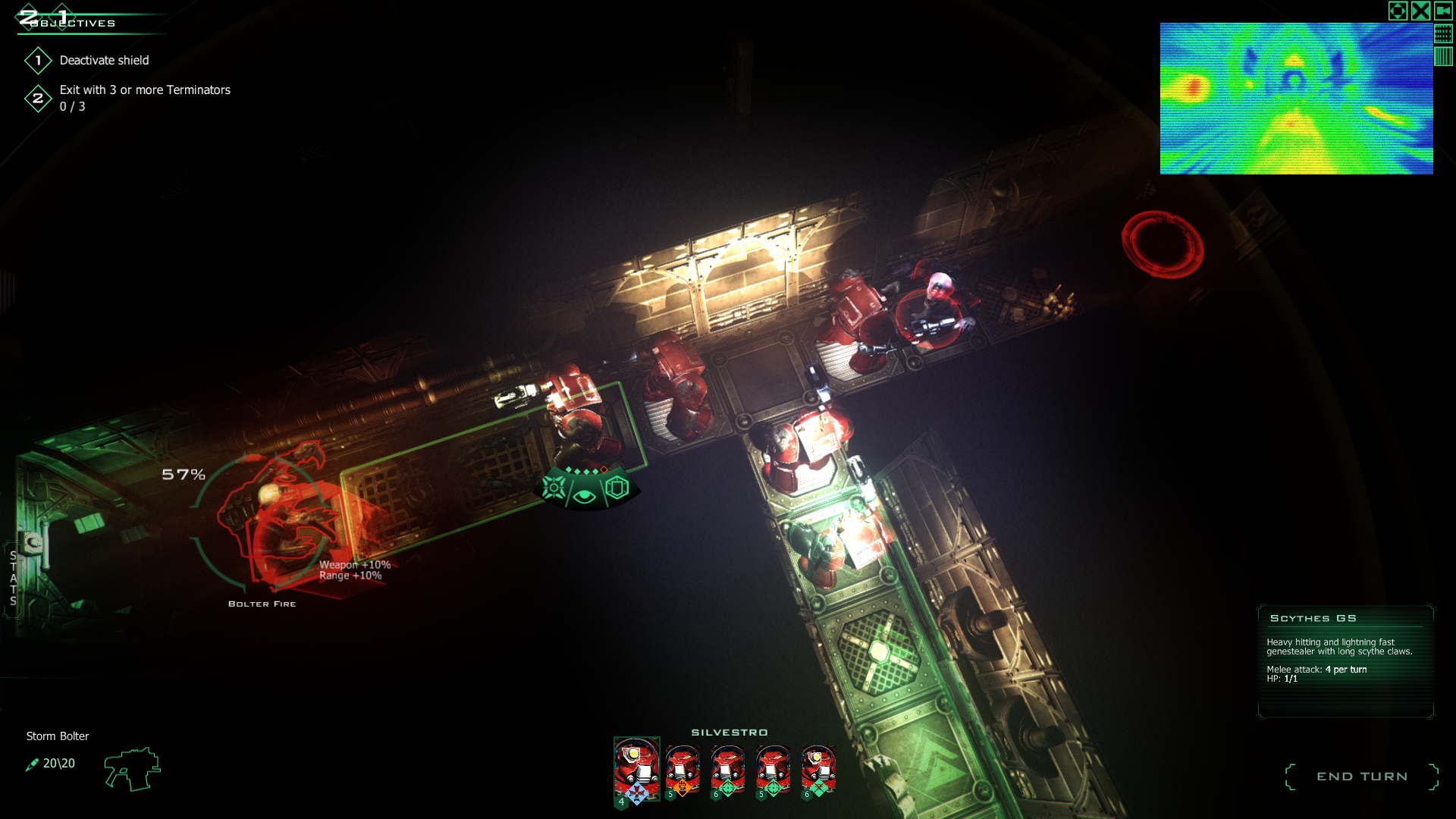1456x819 pixels.
Task: Select the Bolter Fire attack icon
Action: click(x=554, y=488)
